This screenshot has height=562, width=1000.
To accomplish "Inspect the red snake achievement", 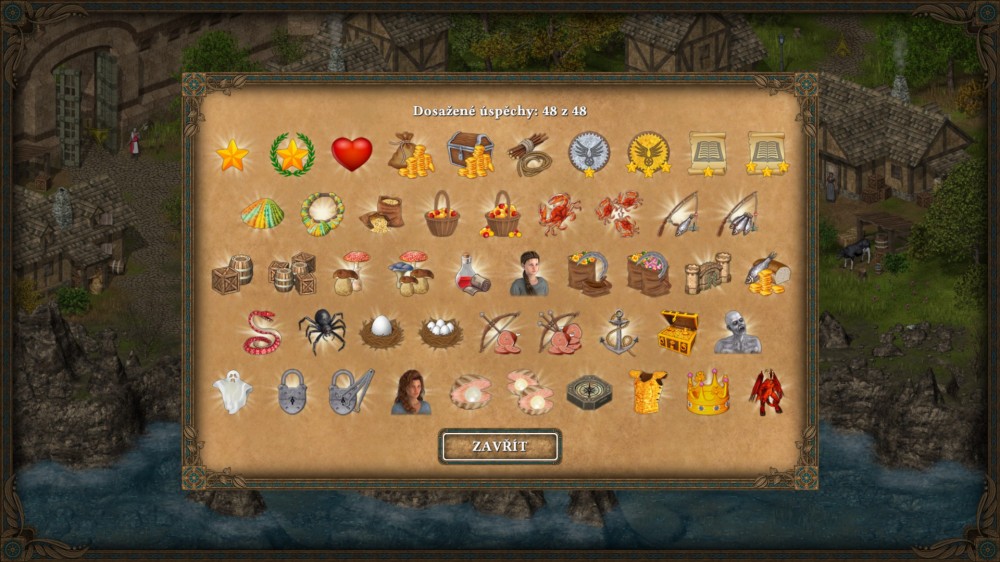I will coord(262,332).
